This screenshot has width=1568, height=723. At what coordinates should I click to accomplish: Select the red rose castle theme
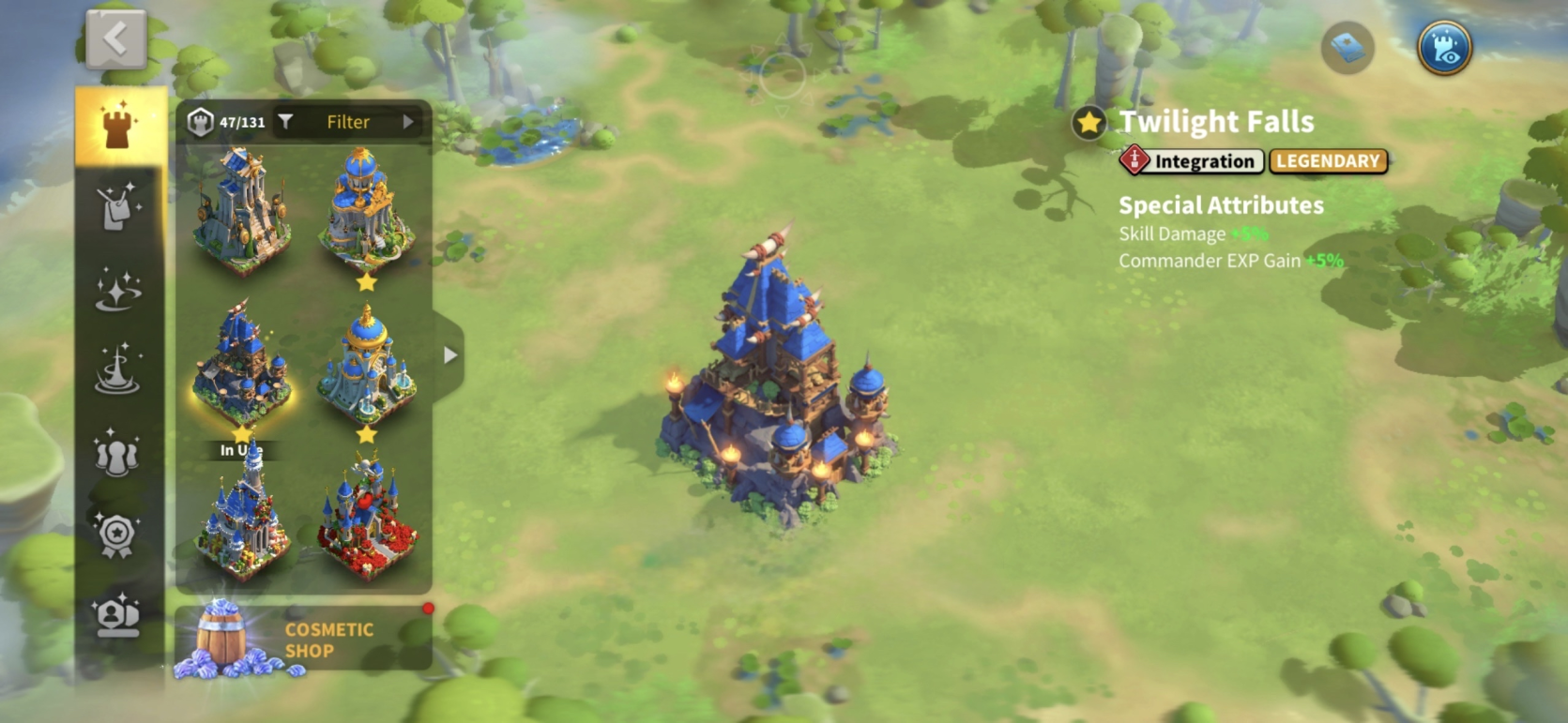point(367,520)
